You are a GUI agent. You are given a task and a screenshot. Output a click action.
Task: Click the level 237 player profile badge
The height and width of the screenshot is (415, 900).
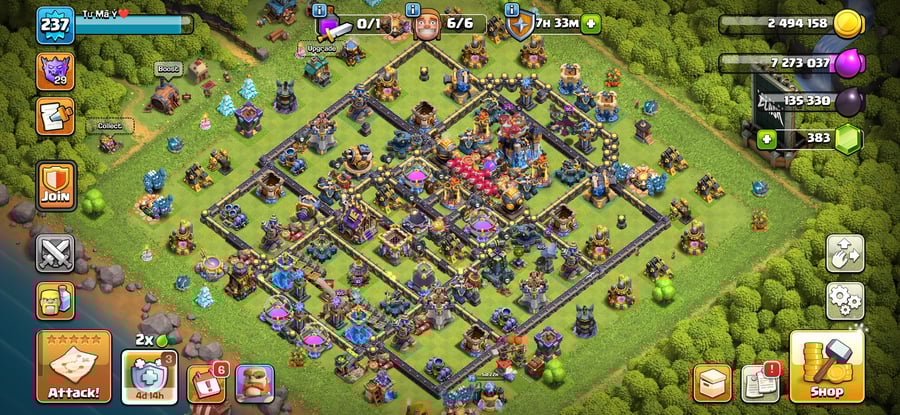tap(55, 25)
